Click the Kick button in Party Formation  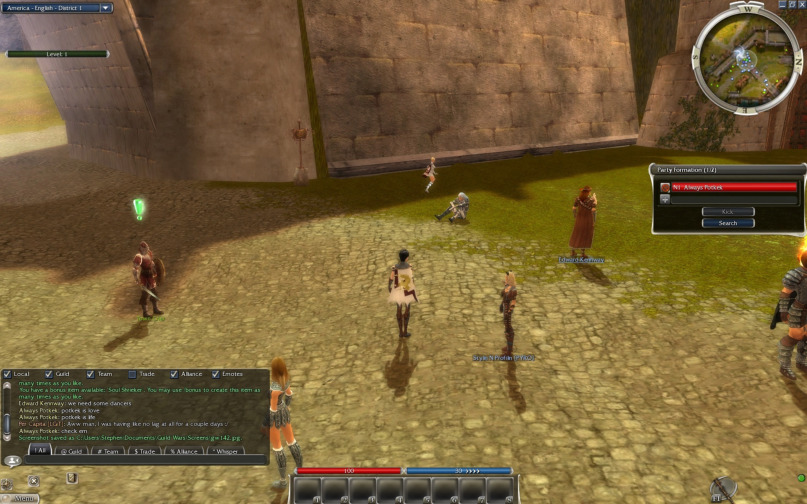click(727, 211)
